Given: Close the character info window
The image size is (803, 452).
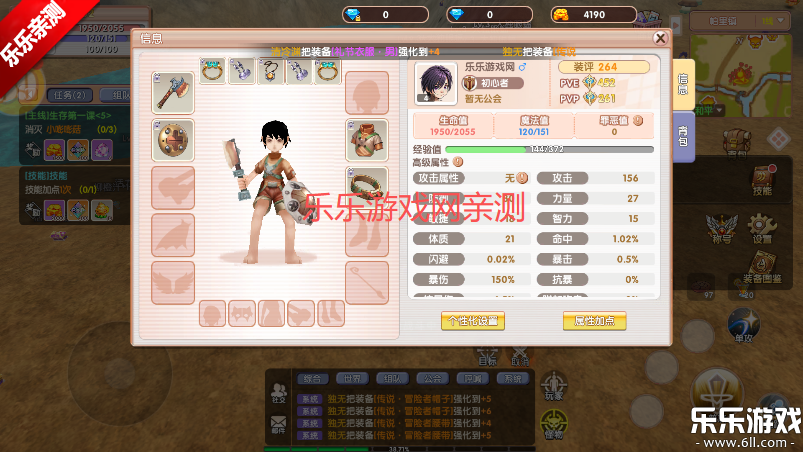Looking at the screenshot, I should click(660, 38).
